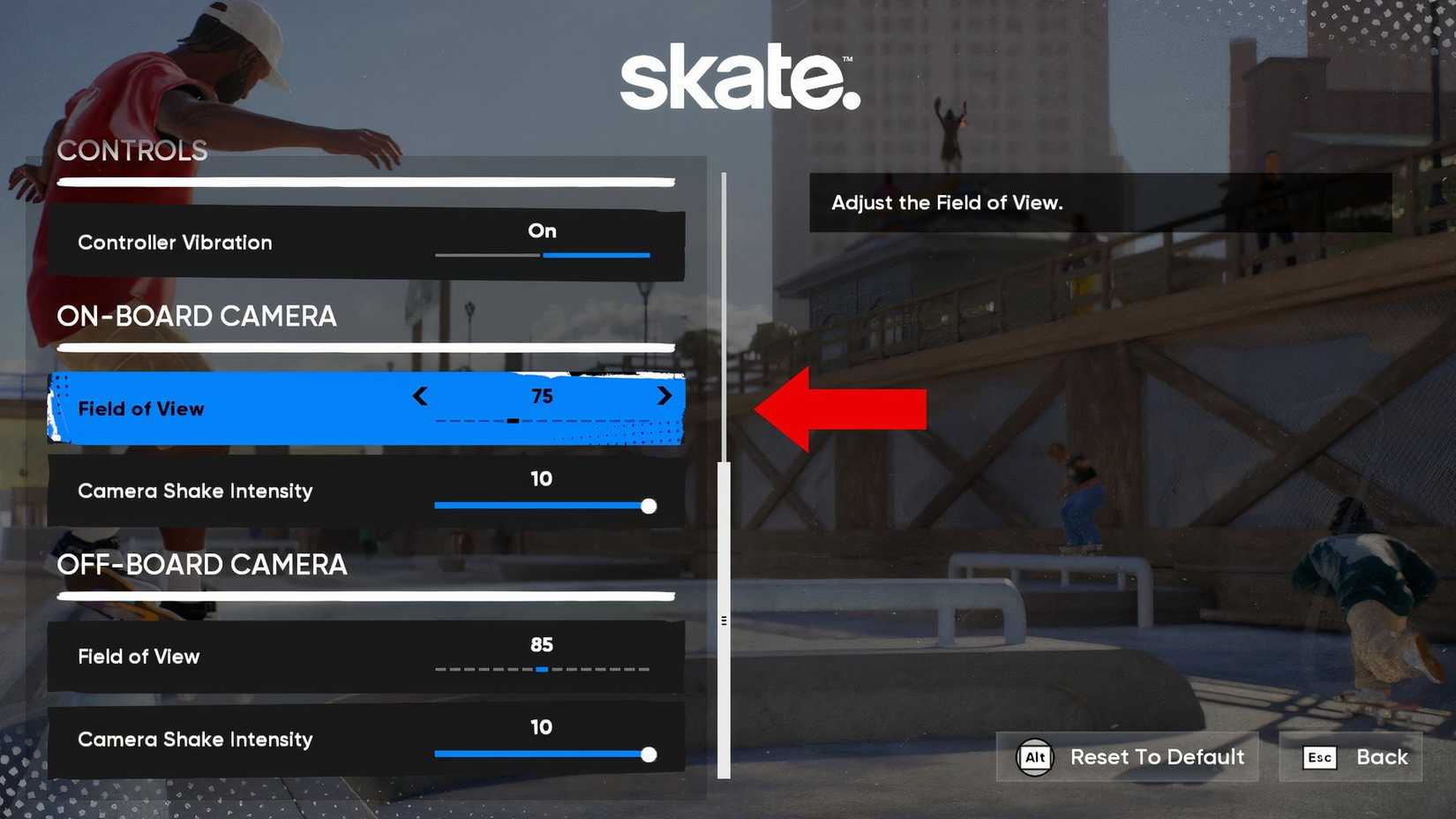
Task: Click the left chevron to decrease Field of View
Action: [x=421, y=396]
